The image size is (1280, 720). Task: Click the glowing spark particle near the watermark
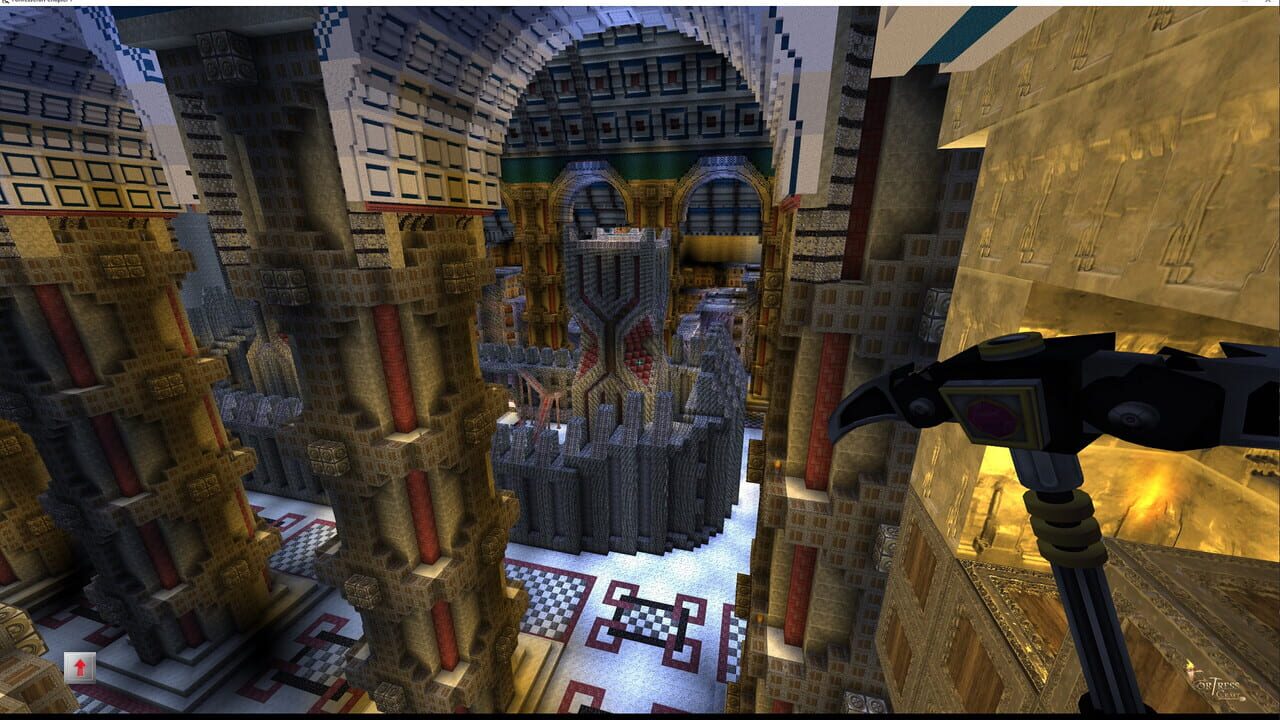coord(1190,665)
